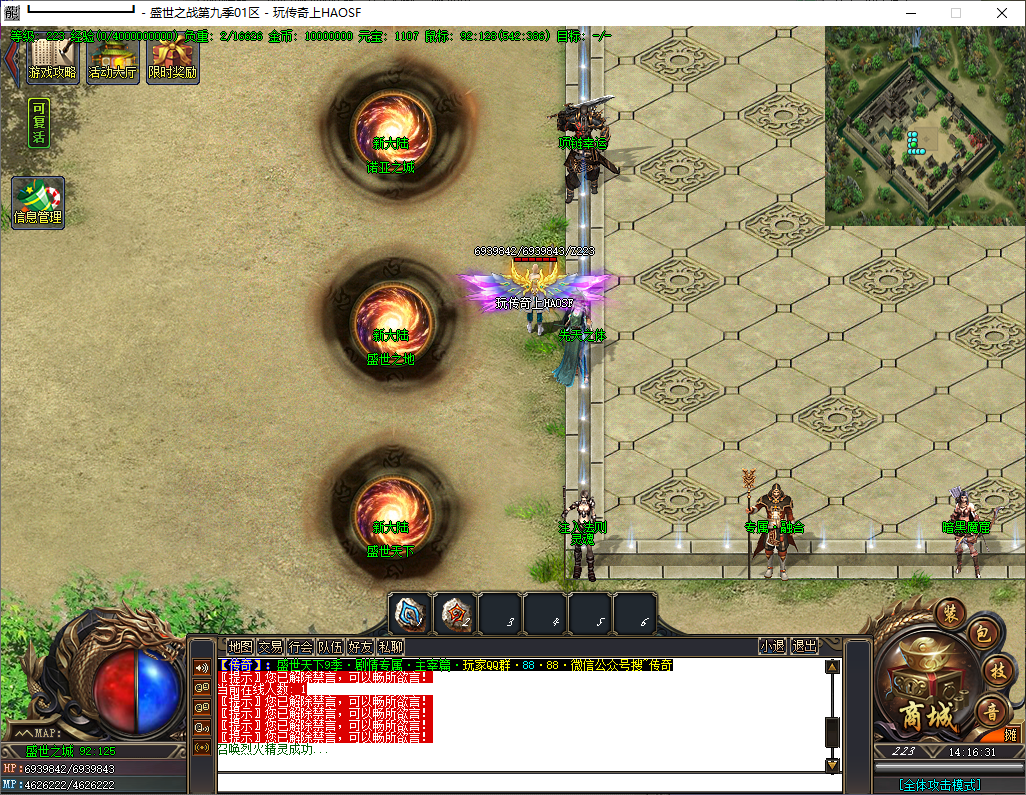
Task: Click the green 可复活 revive indicator
Action: [39, 123]
